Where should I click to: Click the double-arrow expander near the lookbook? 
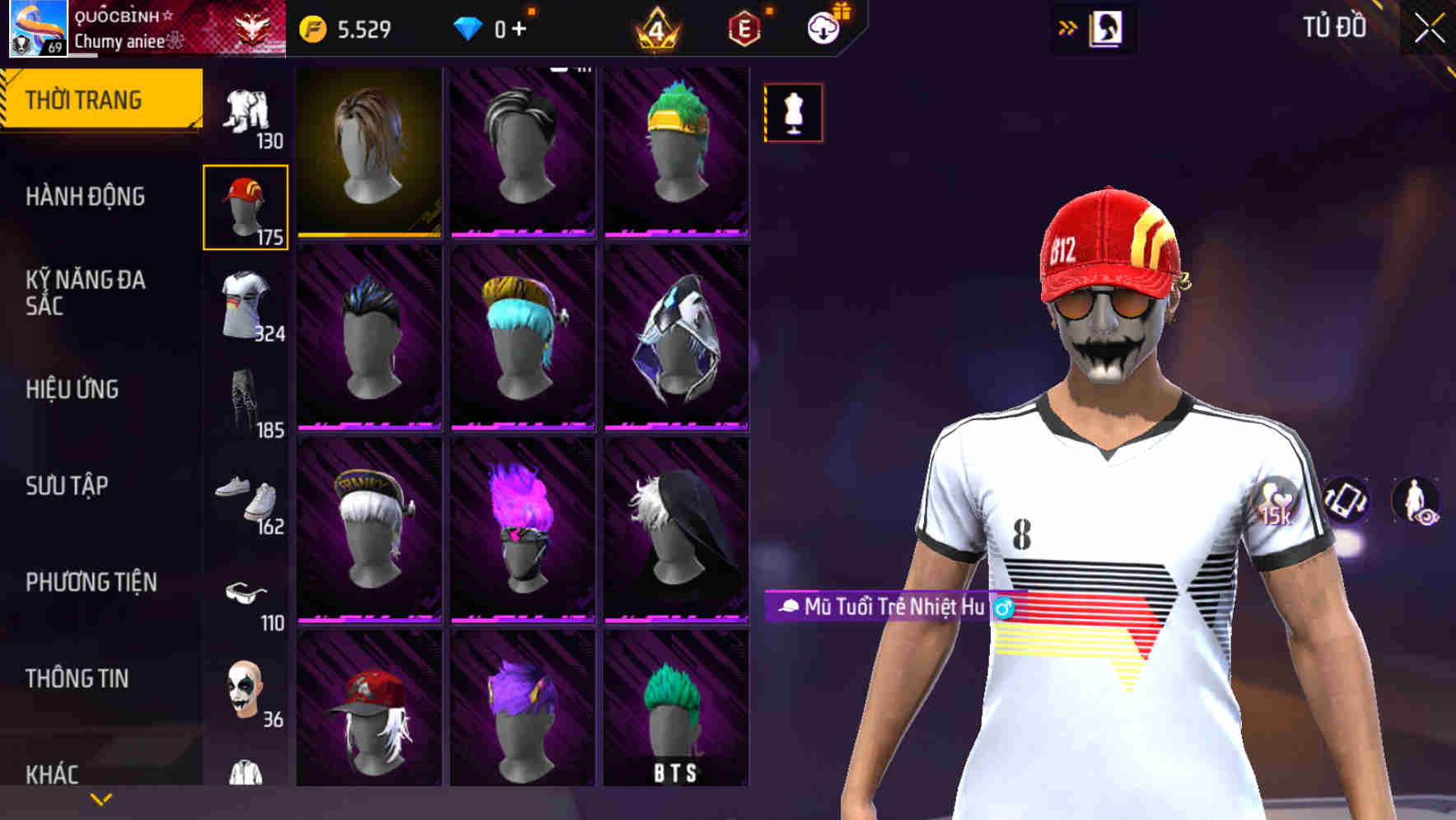[x=1066, y=27]
